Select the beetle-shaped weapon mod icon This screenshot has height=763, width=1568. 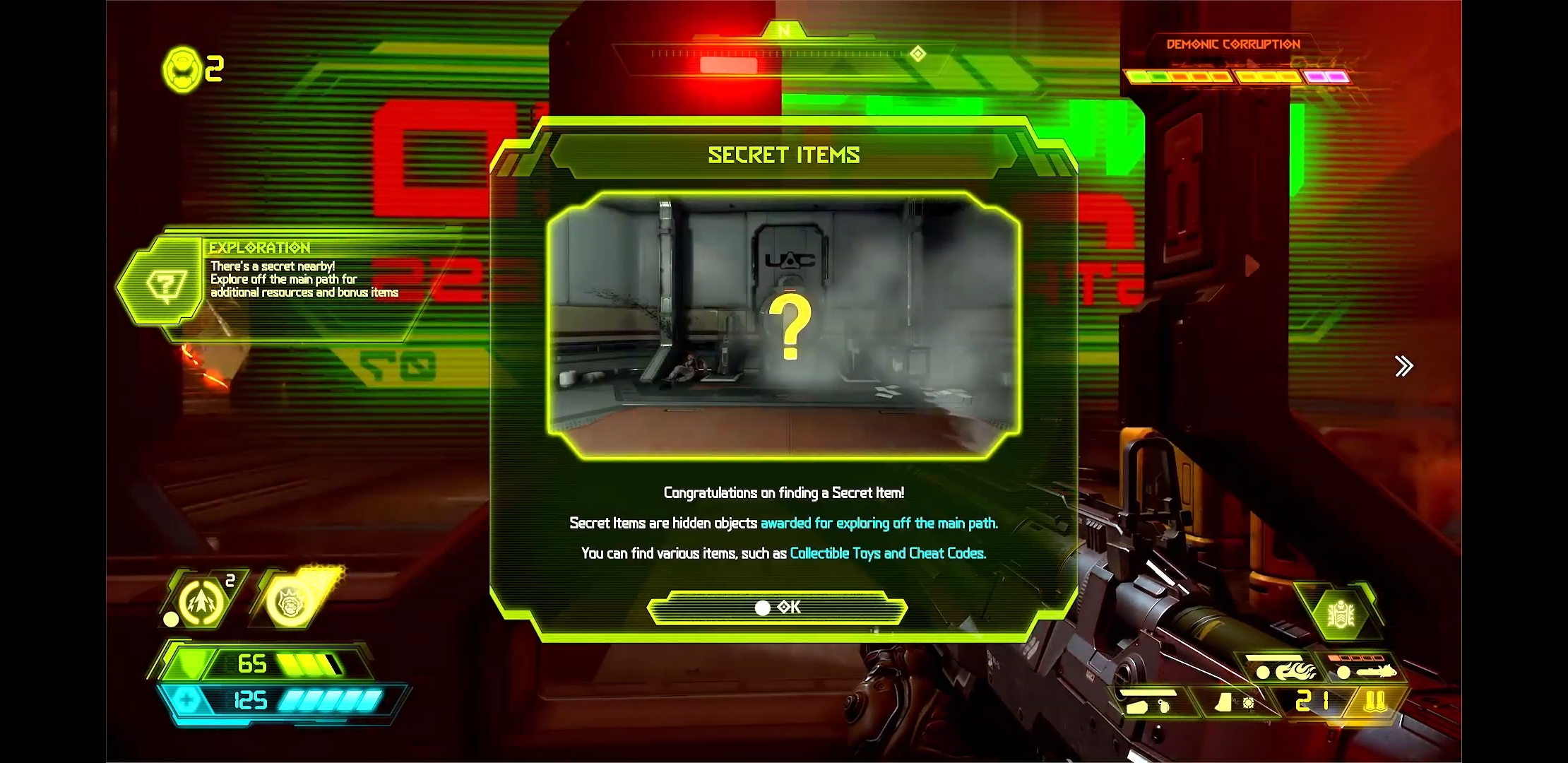coord(1340,613)
